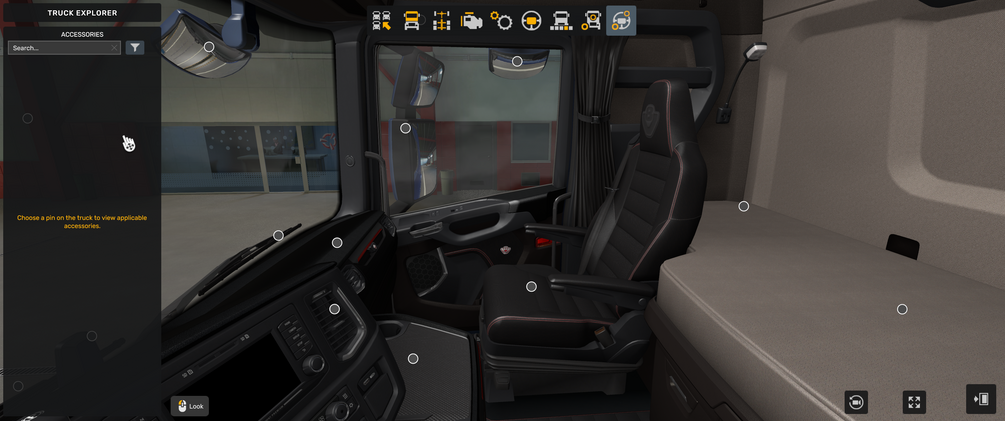
Task: Select the cabin category icon
Action: pos(411,21)
